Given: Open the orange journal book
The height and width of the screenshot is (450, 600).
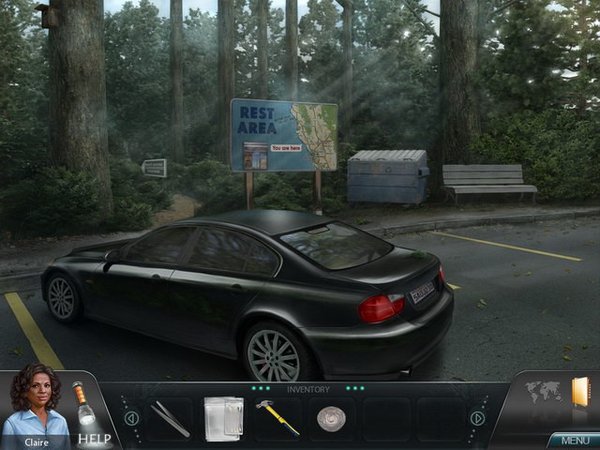Looking at the screenshot, I should click(x=580, y=391).
